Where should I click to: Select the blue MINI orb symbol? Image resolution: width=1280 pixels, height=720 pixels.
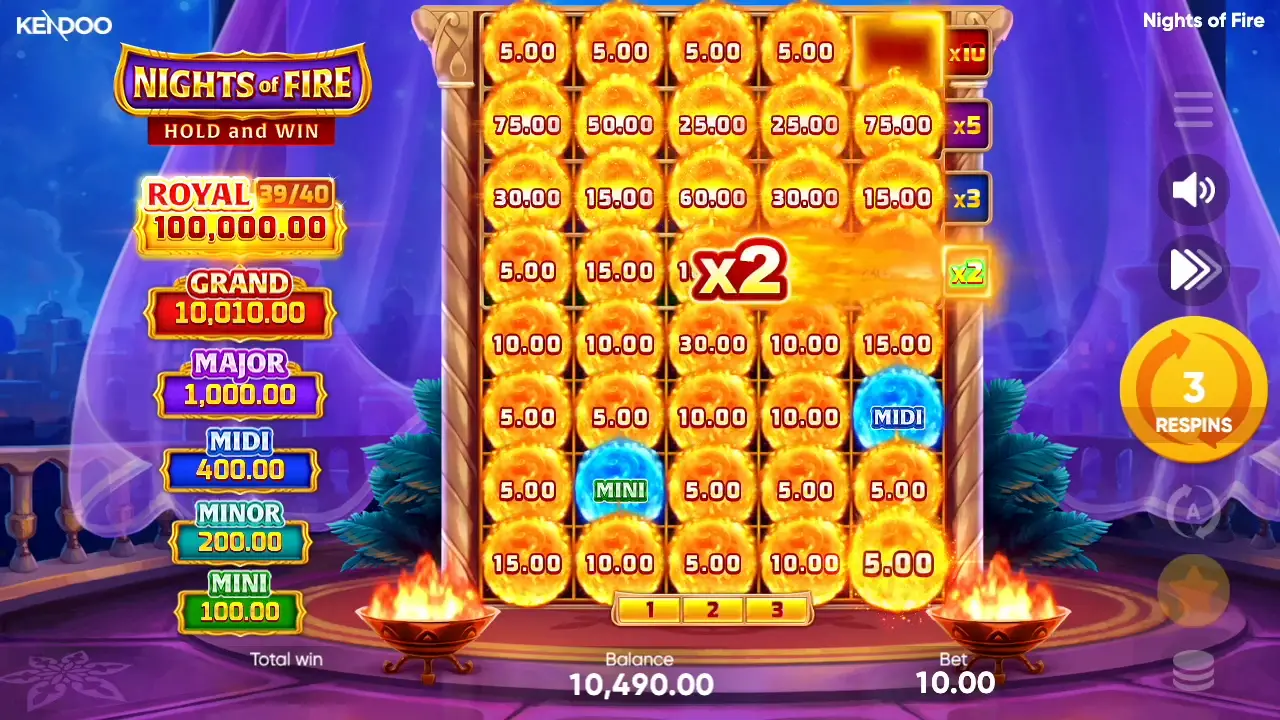620,490
